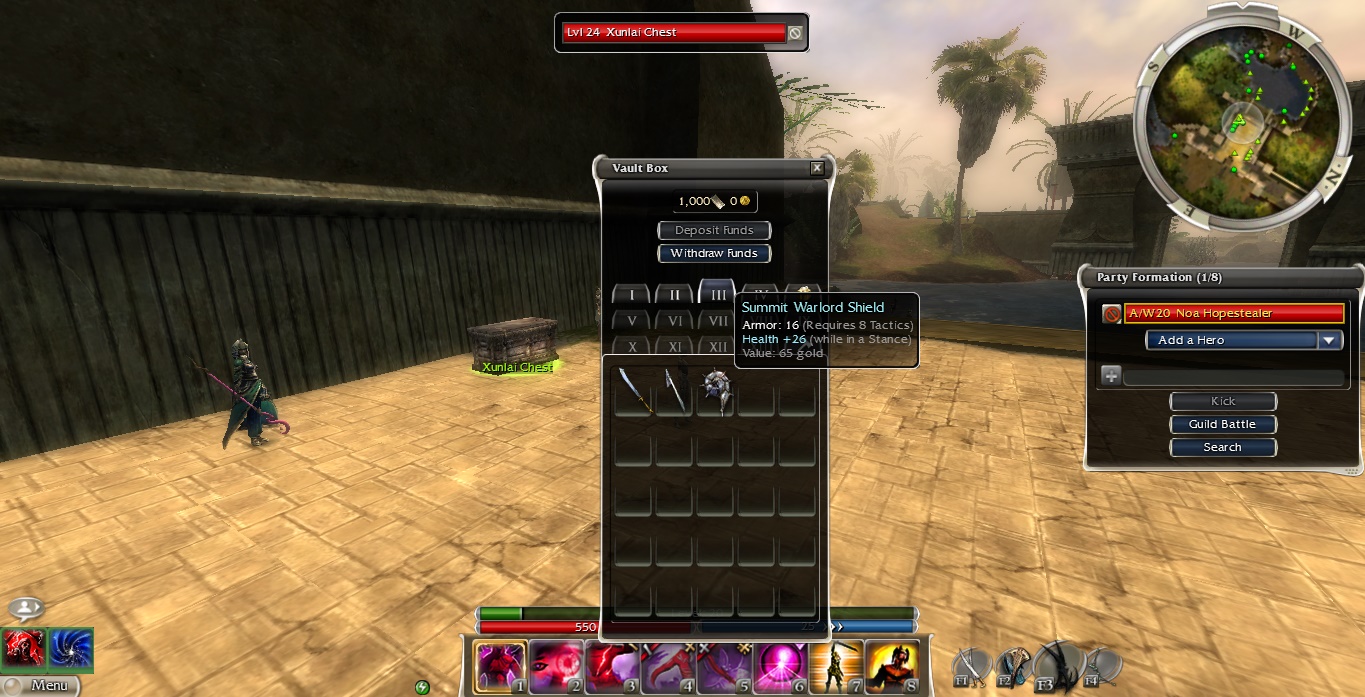1365x697 pixels.
Task: Select the Summit Warlord Shield in vault
Action: (x=716, y=390)
